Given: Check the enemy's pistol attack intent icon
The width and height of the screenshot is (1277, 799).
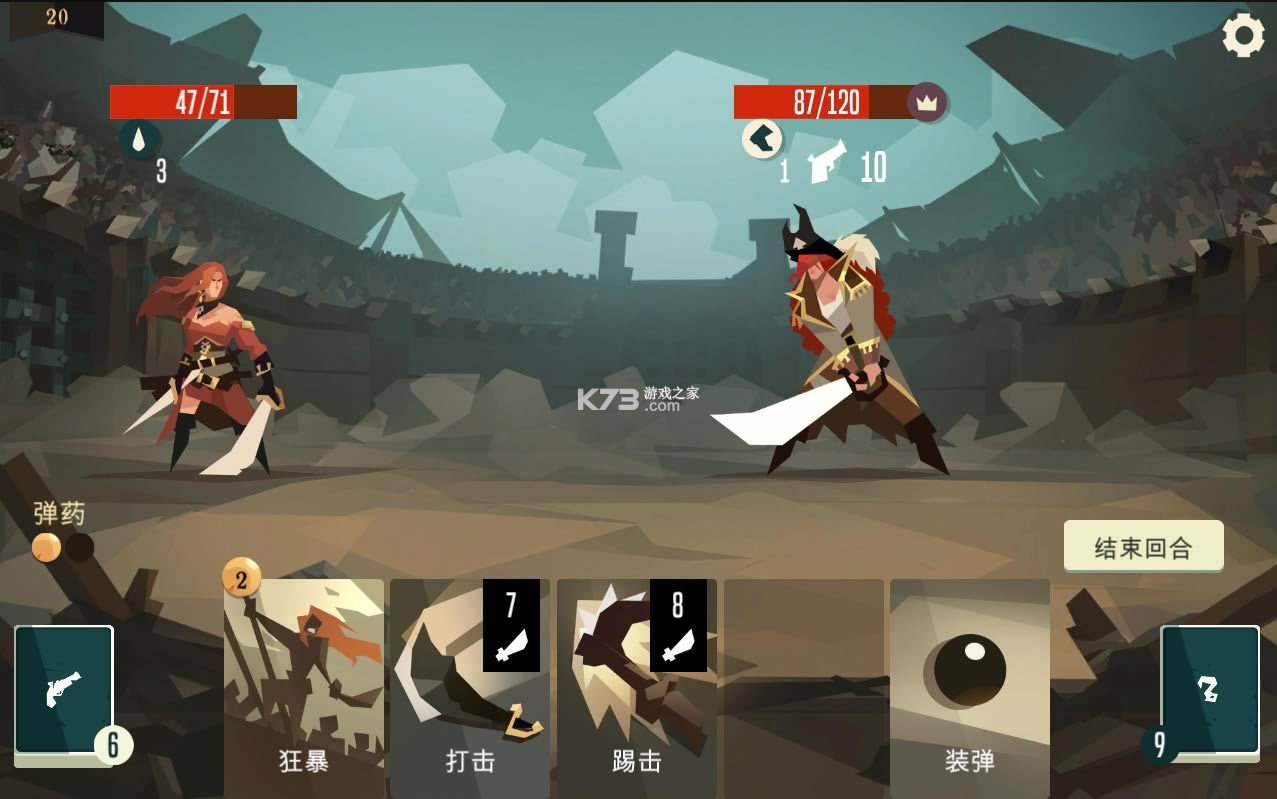Looking at the screenshot, I should coord(827,163).
